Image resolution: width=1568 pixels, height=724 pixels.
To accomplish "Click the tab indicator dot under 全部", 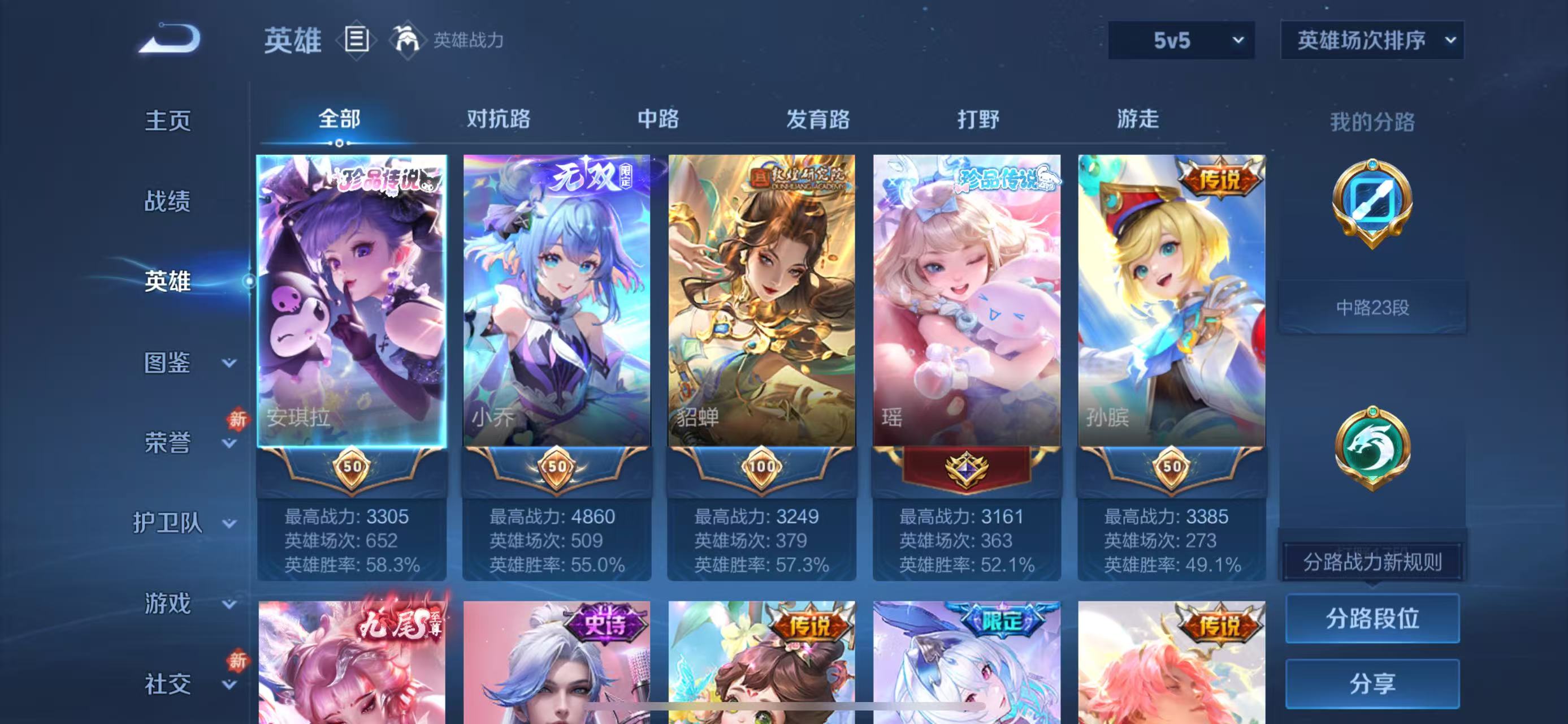I will pos(339,144).
